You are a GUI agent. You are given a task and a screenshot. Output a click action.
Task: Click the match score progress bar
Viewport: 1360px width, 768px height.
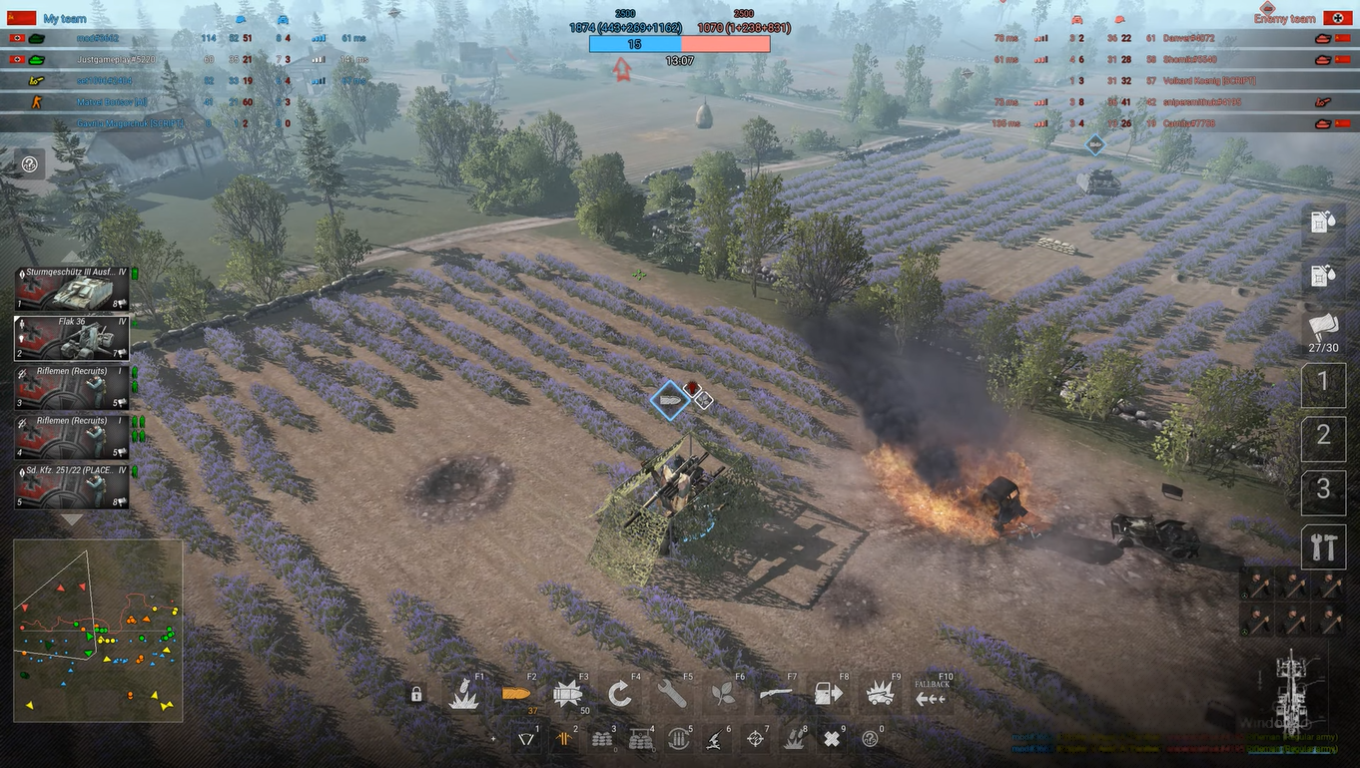680,43
